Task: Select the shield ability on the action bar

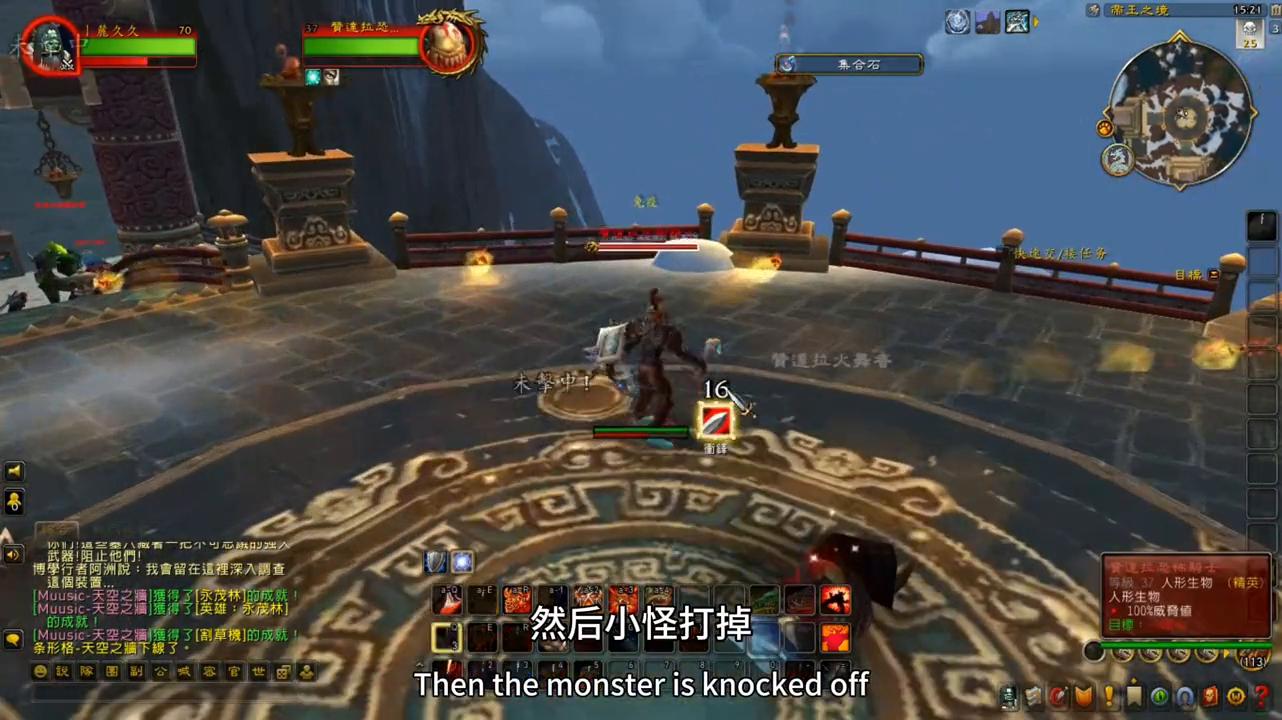Action: pos(437,561)
